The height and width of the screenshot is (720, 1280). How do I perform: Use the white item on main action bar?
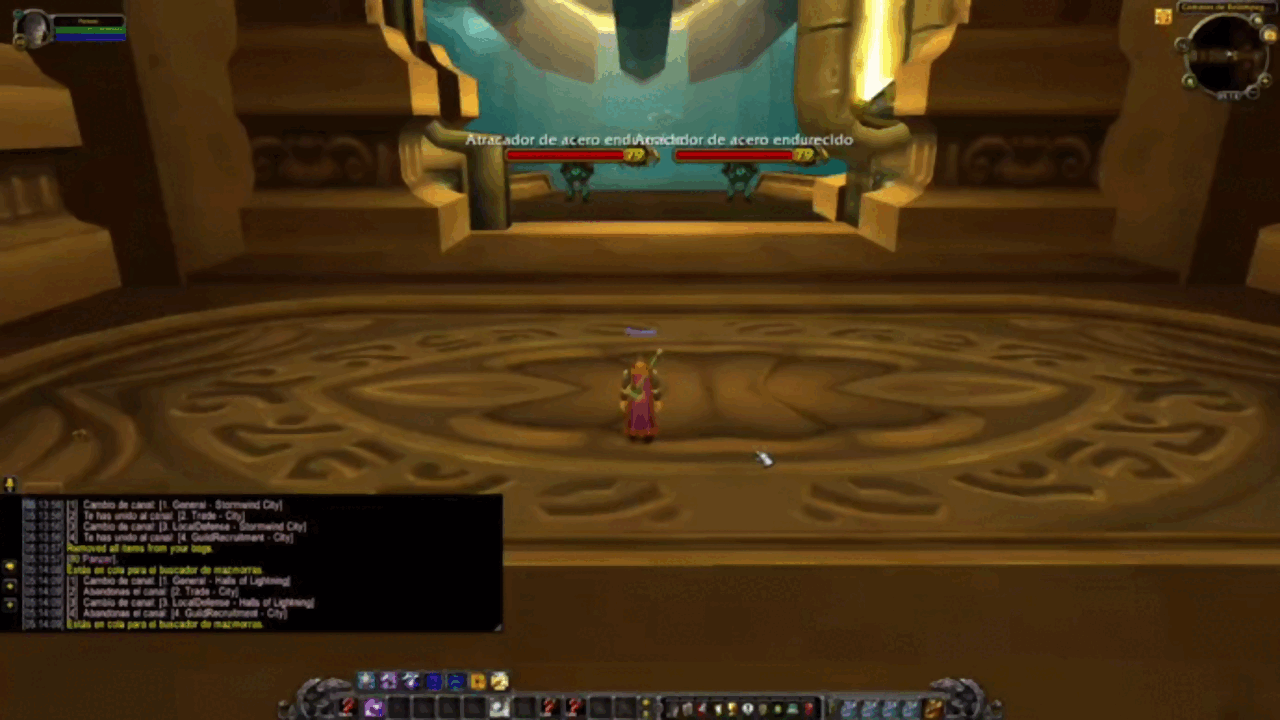coord(498,708)
